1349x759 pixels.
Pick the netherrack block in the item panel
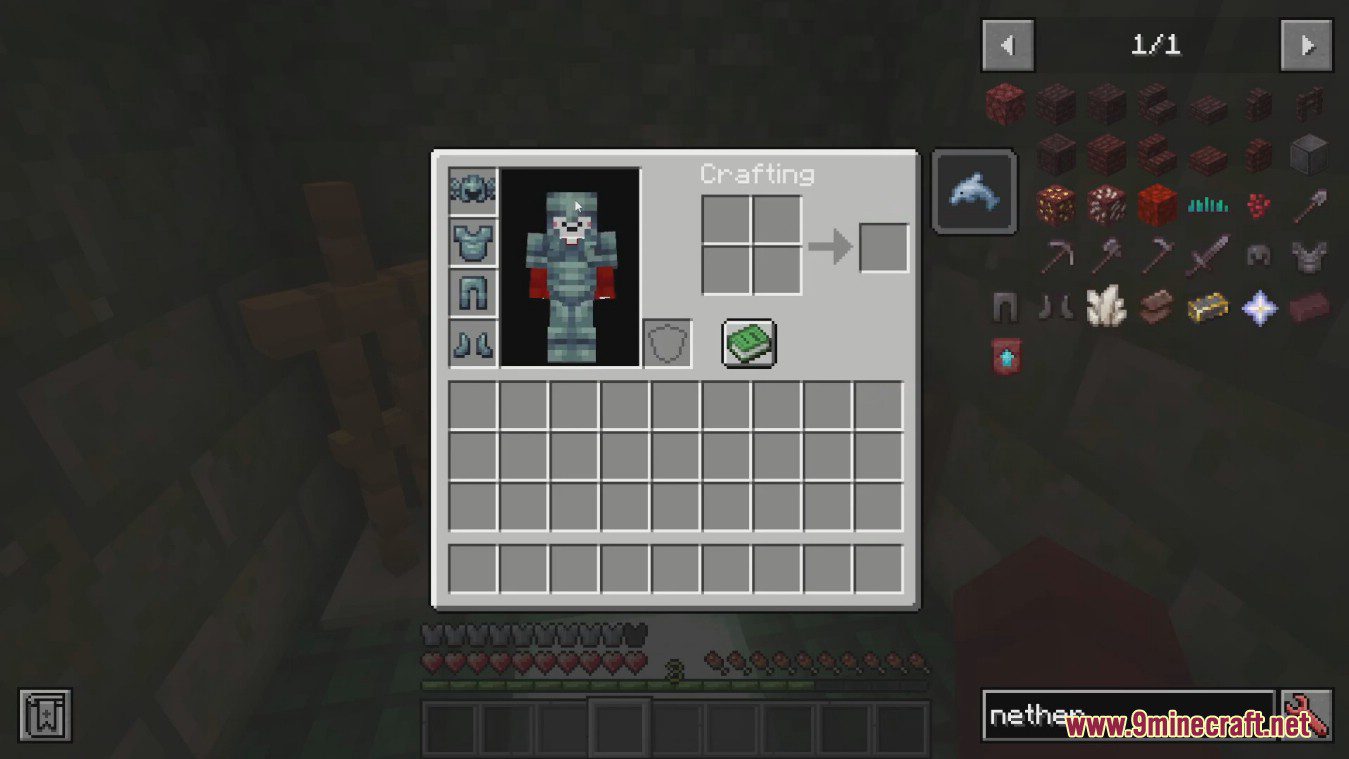pyautogui.click(x=1004, y=105)
